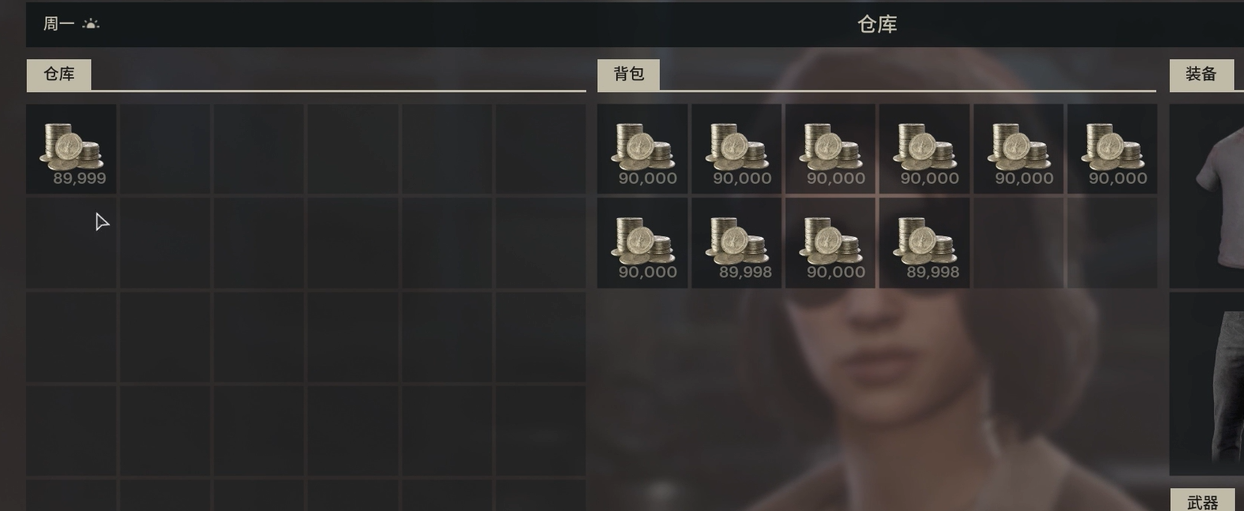This screenshot has width=1244, height=511.
Task: Open the 装备 equipment tab
Action: click(1201, 75)
